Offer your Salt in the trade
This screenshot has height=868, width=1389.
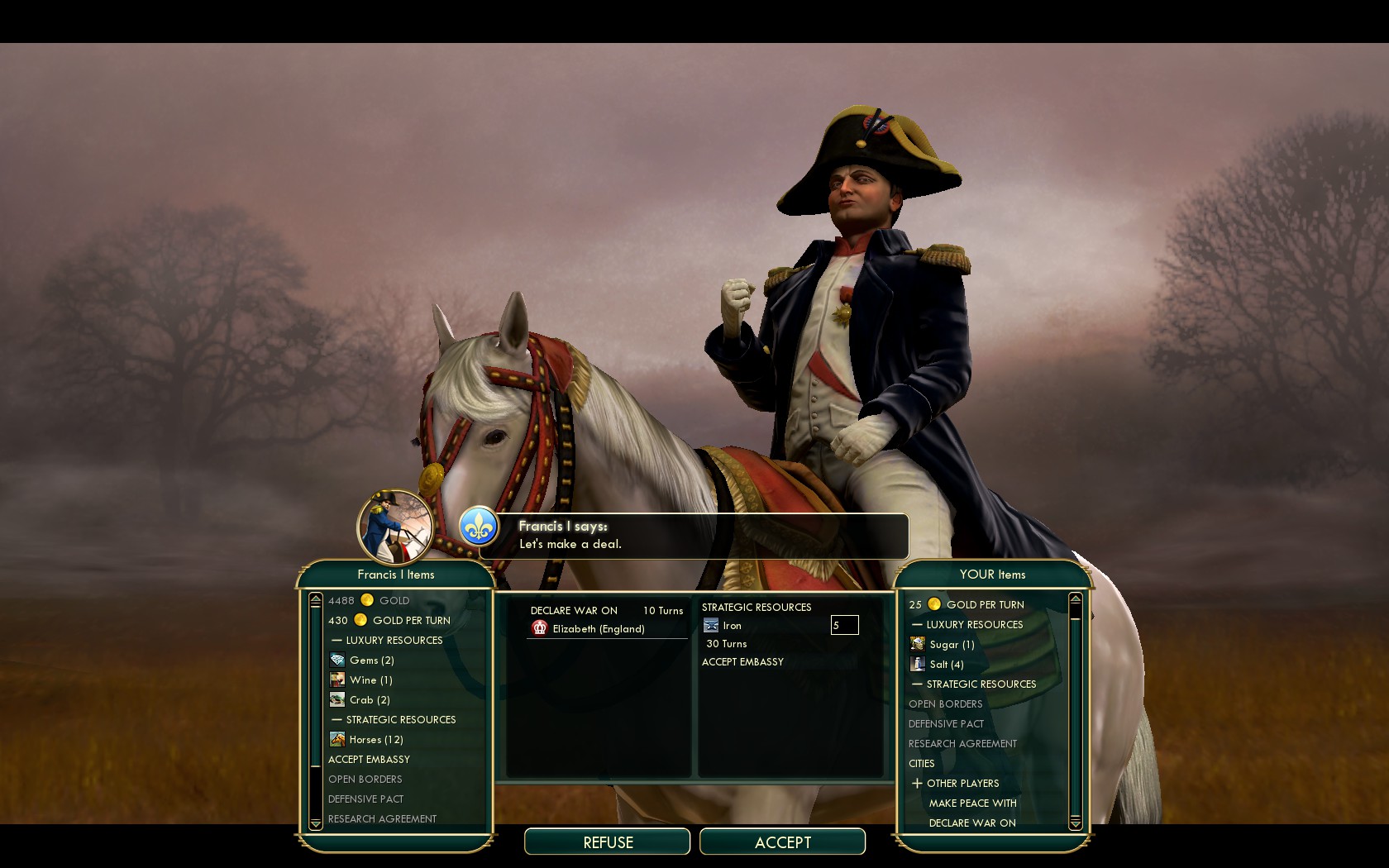pos(946,664)
